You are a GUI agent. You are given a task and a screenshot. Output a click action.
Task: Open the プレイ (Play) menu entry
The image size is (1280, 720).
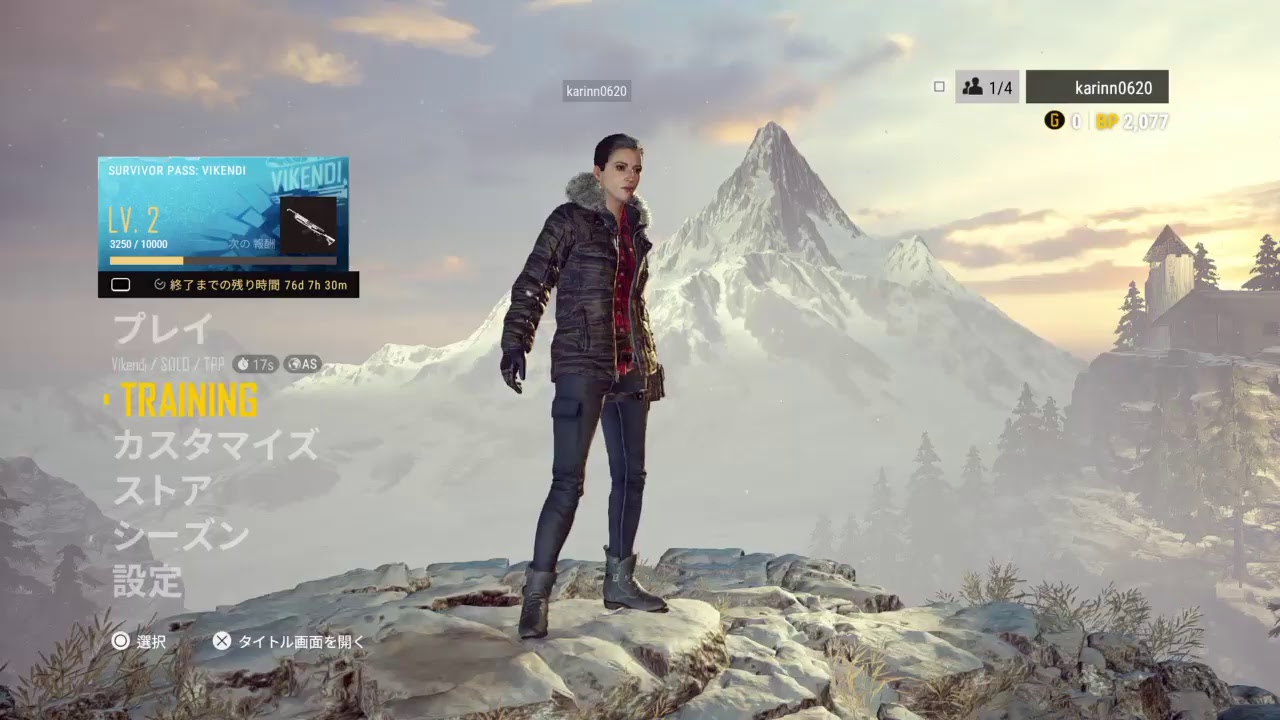[163, 329]
